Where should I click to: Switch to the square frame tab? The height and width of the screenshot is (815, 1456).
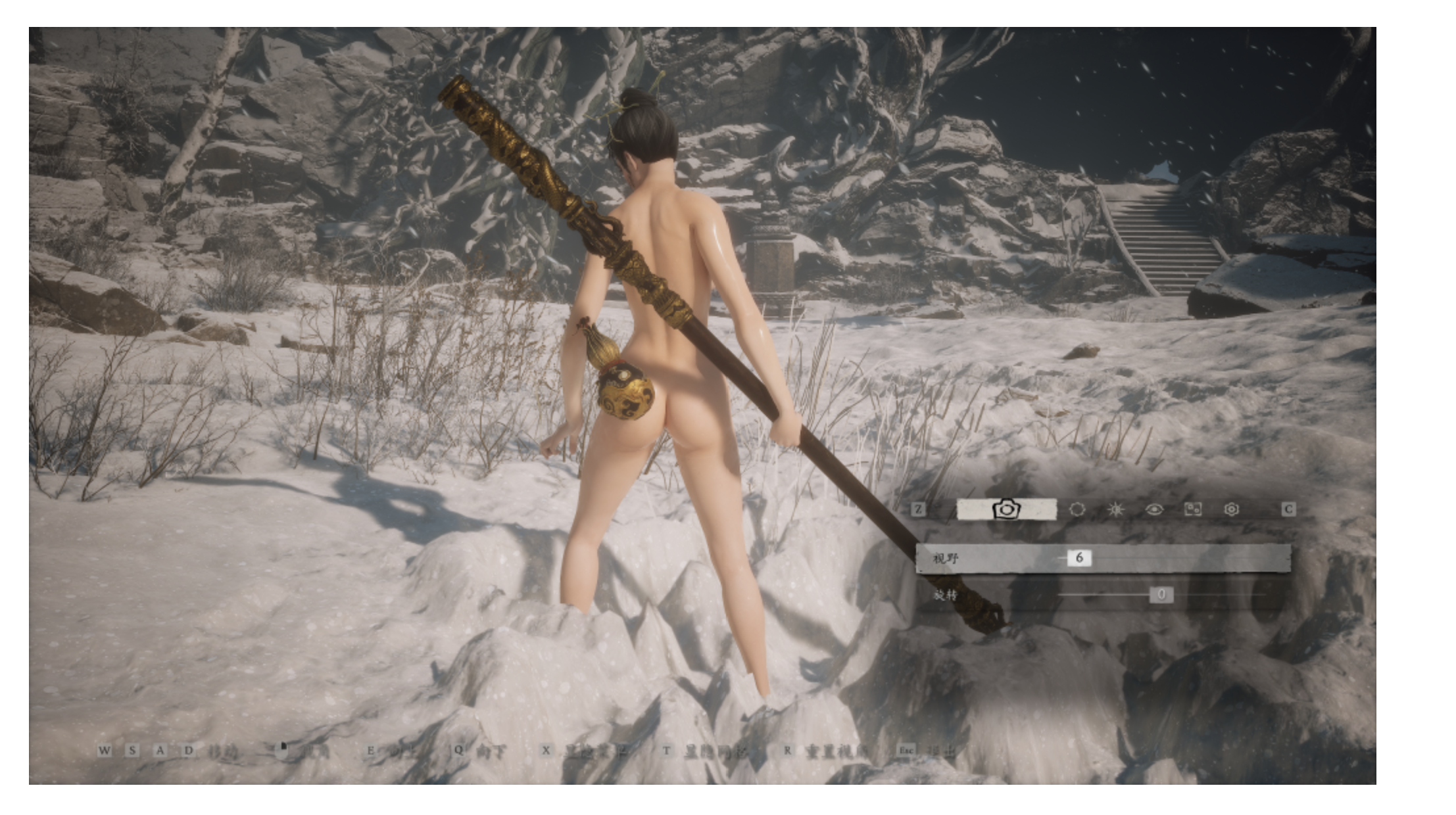[1193, 509]
